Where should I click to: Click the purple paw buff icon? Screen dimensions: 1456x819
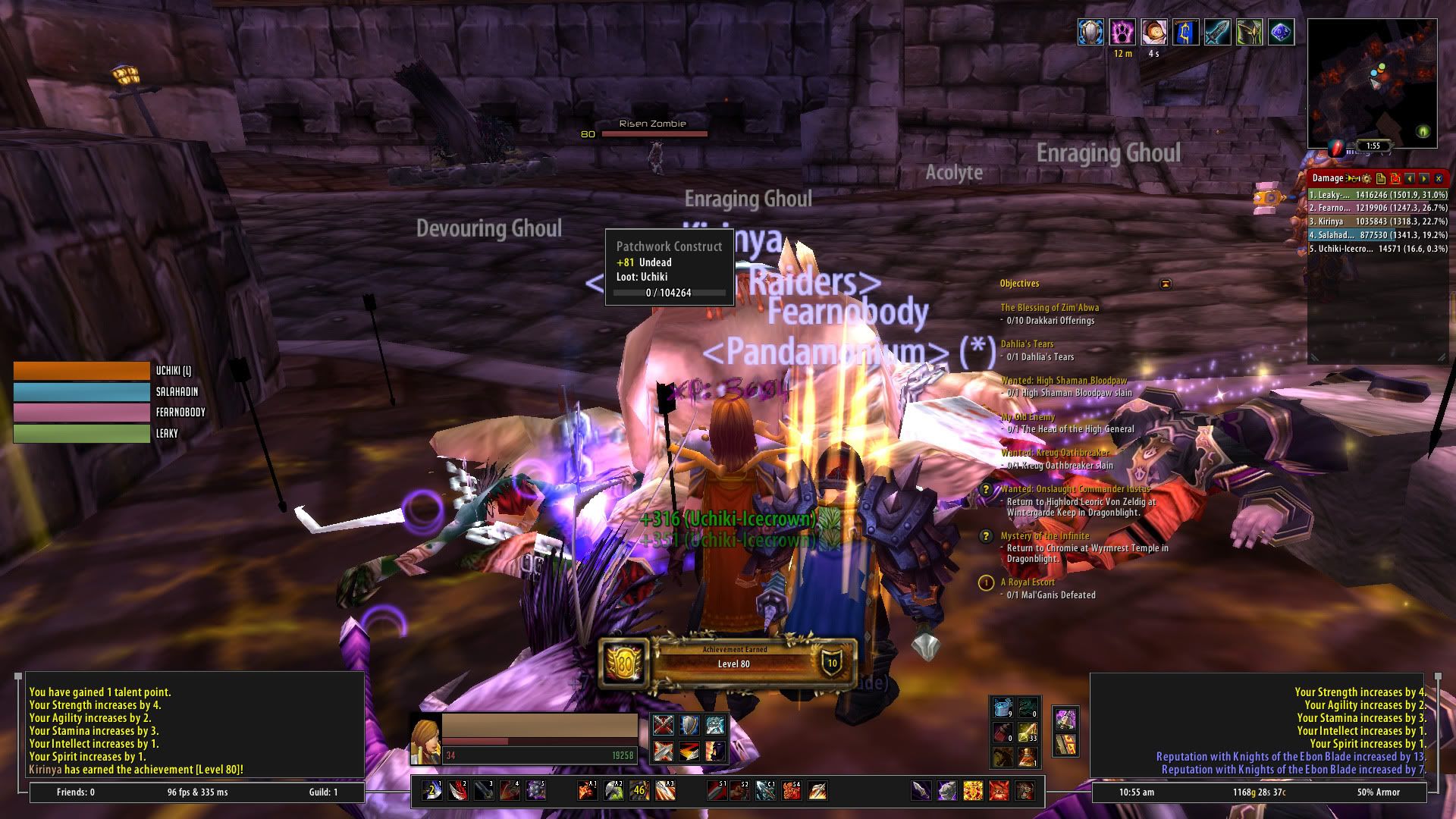point(1123,33)
